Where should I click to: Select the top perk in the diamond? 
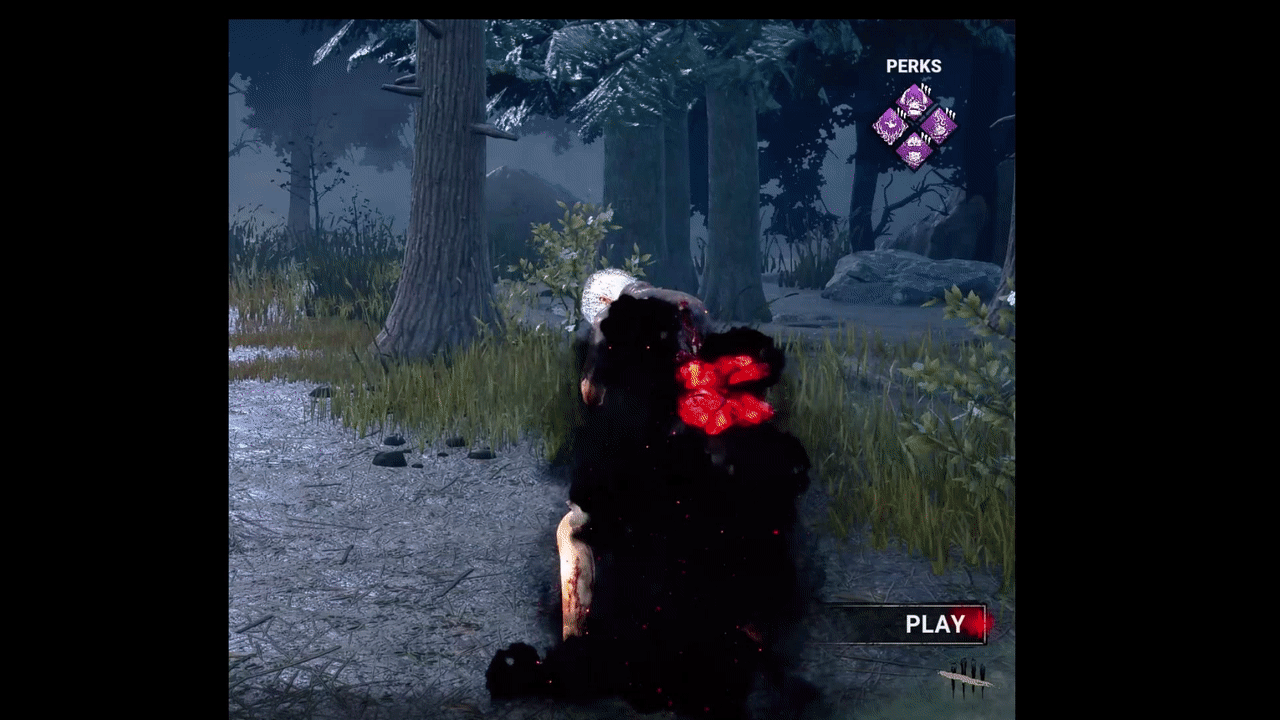point(914,101)
